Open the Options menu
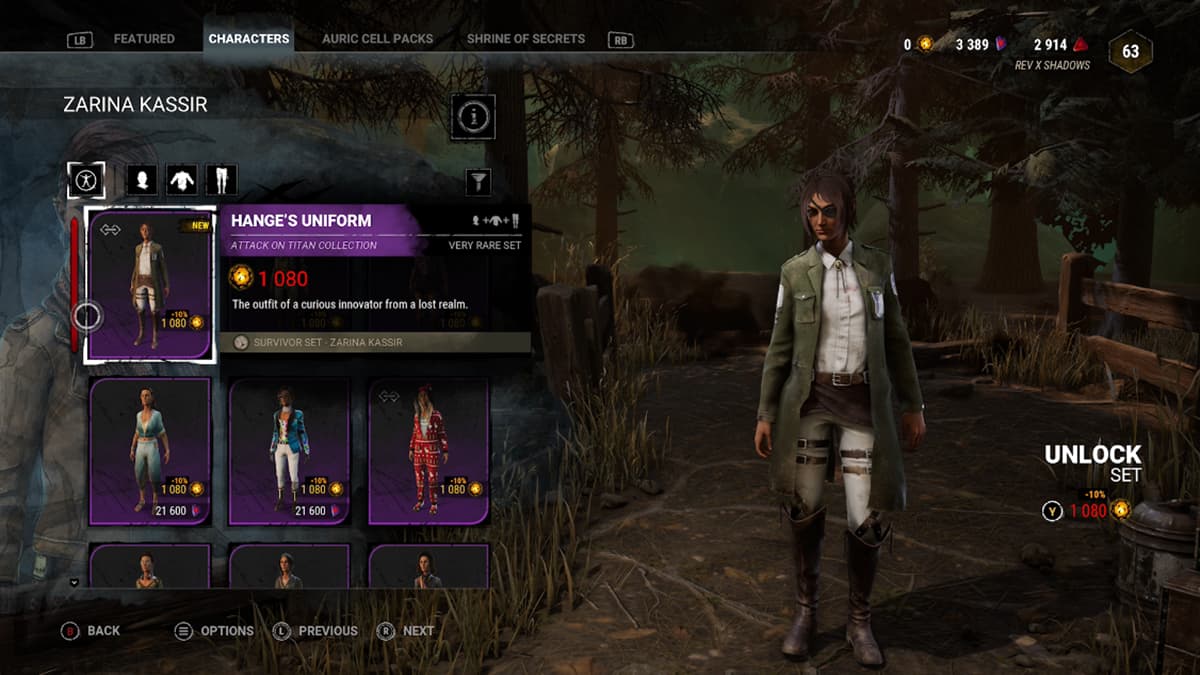Image resolution: width=1200 pixels, height=675 pixels. click(214, 631)
